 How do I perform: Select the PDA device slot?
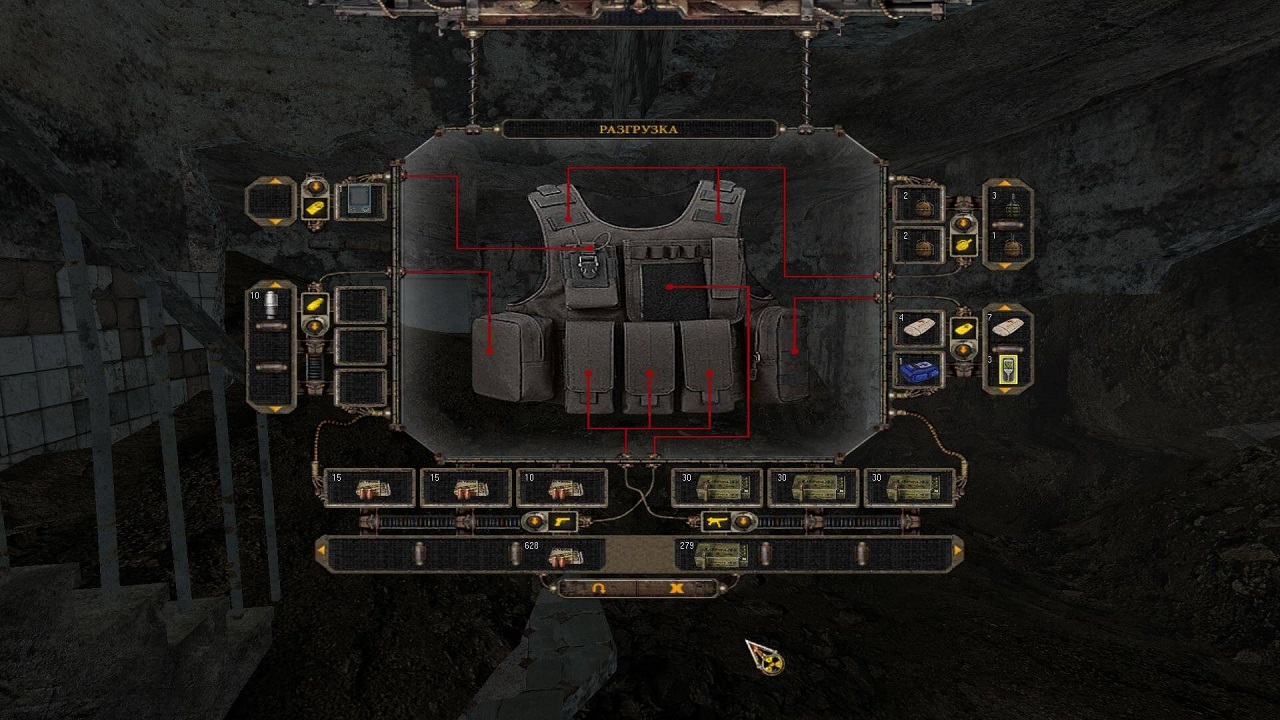(x=361, y=201)
